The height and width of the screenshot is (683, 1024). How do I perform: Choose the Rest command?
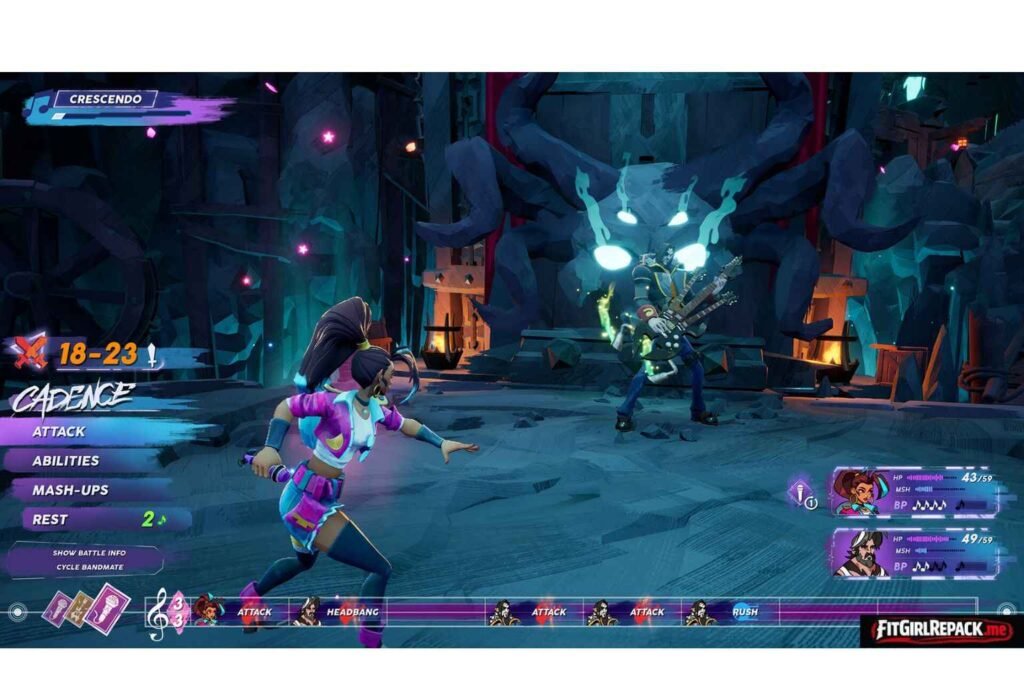50,519
